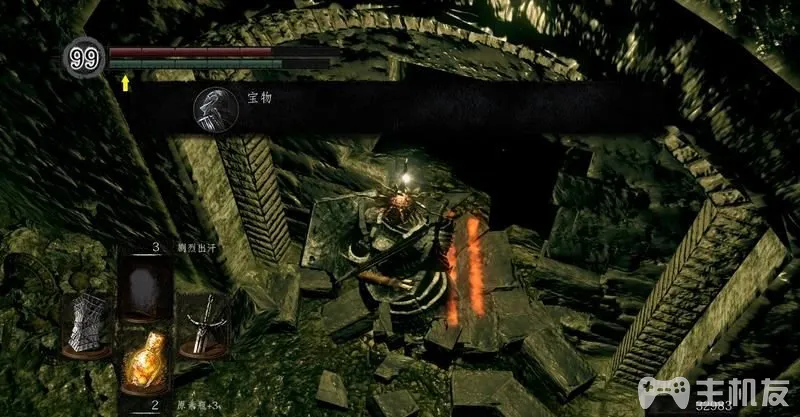Click the 宝物 item pickup icon
This screenshot has height=417, width=800.
click(x=212, y=107)
